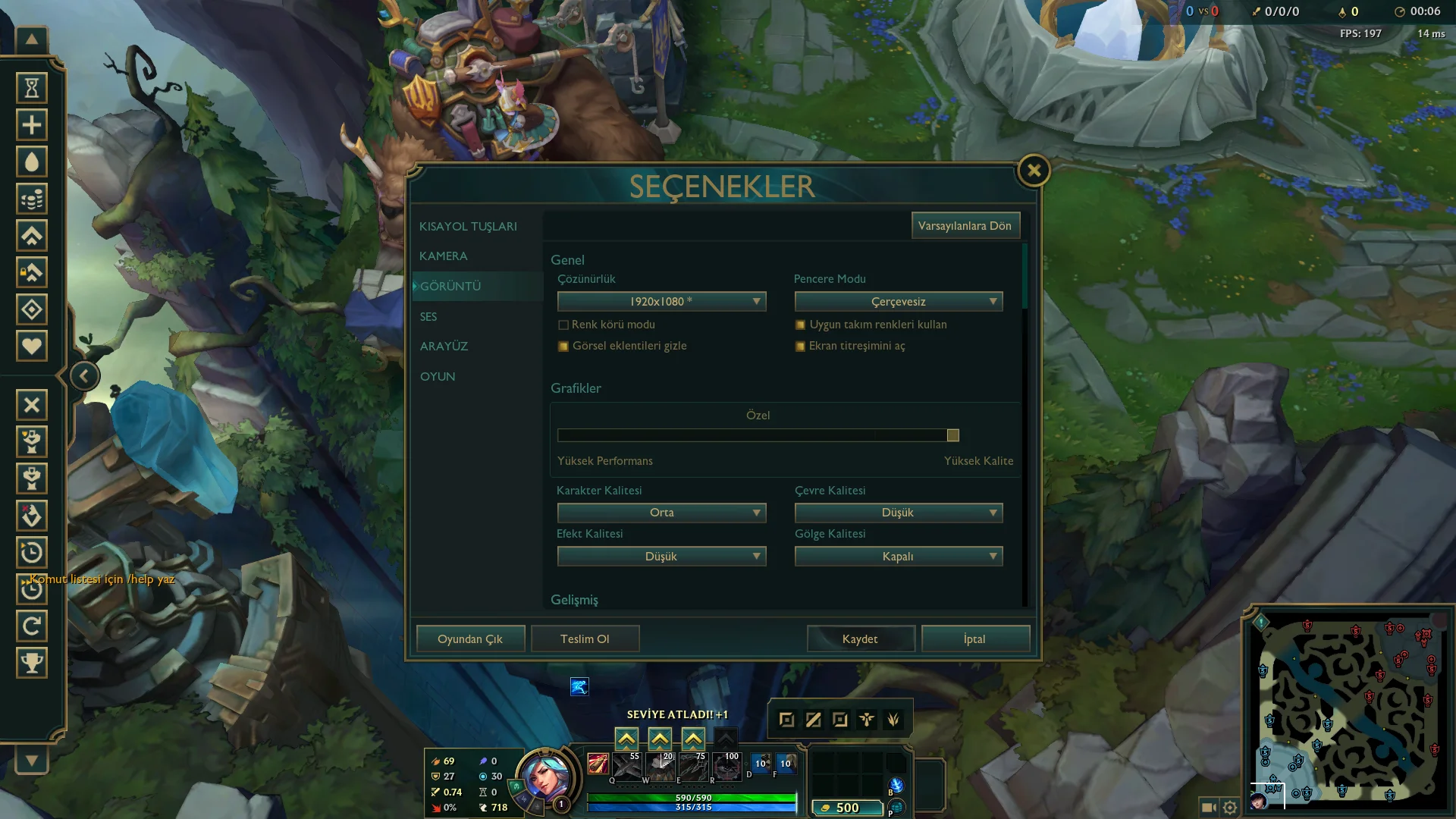Click the Varsayılanlara Dön button

(x=965, y=226)
